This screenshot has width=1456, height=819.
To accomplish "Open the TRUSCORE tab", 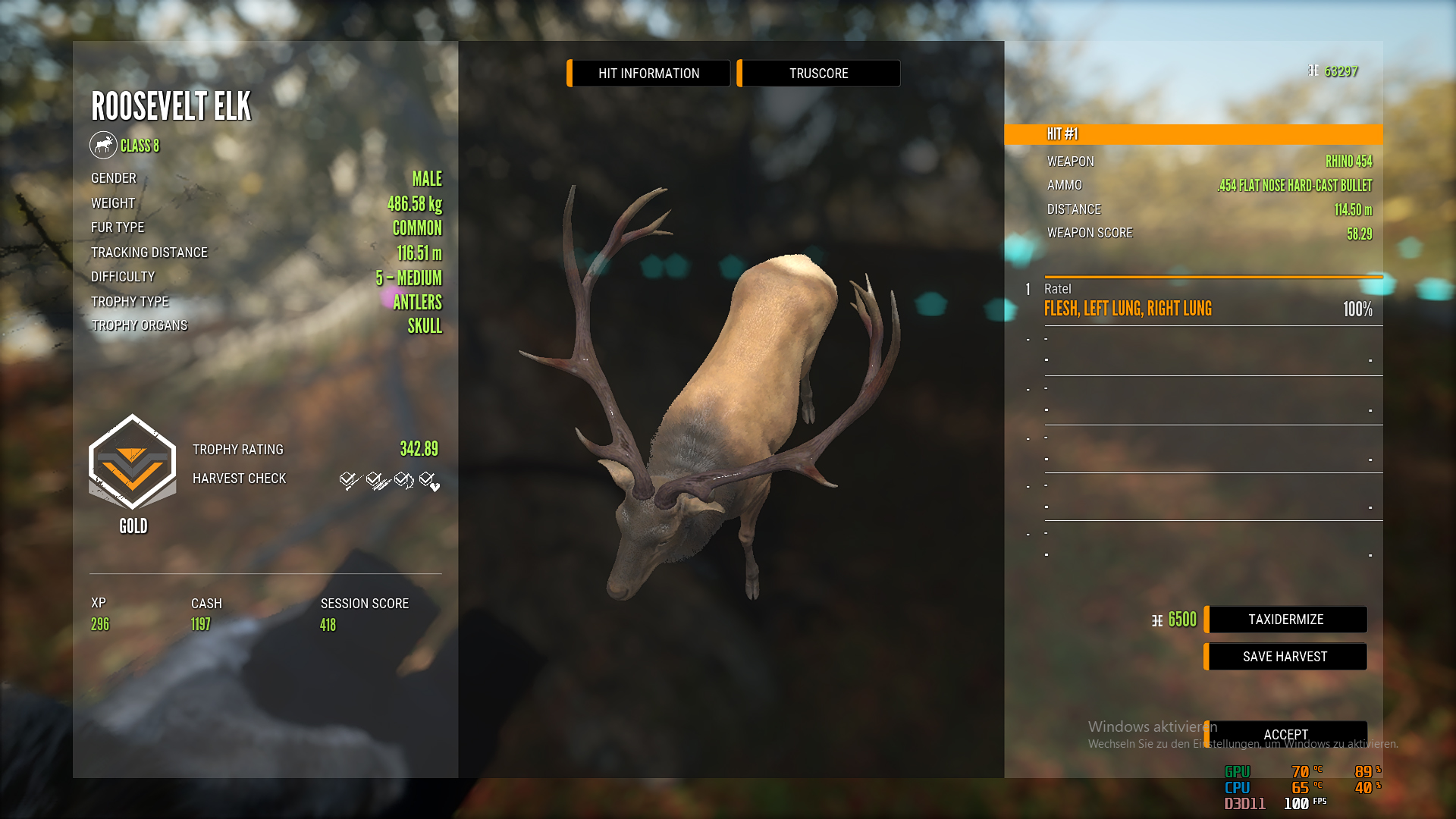I will click(818, 73).
